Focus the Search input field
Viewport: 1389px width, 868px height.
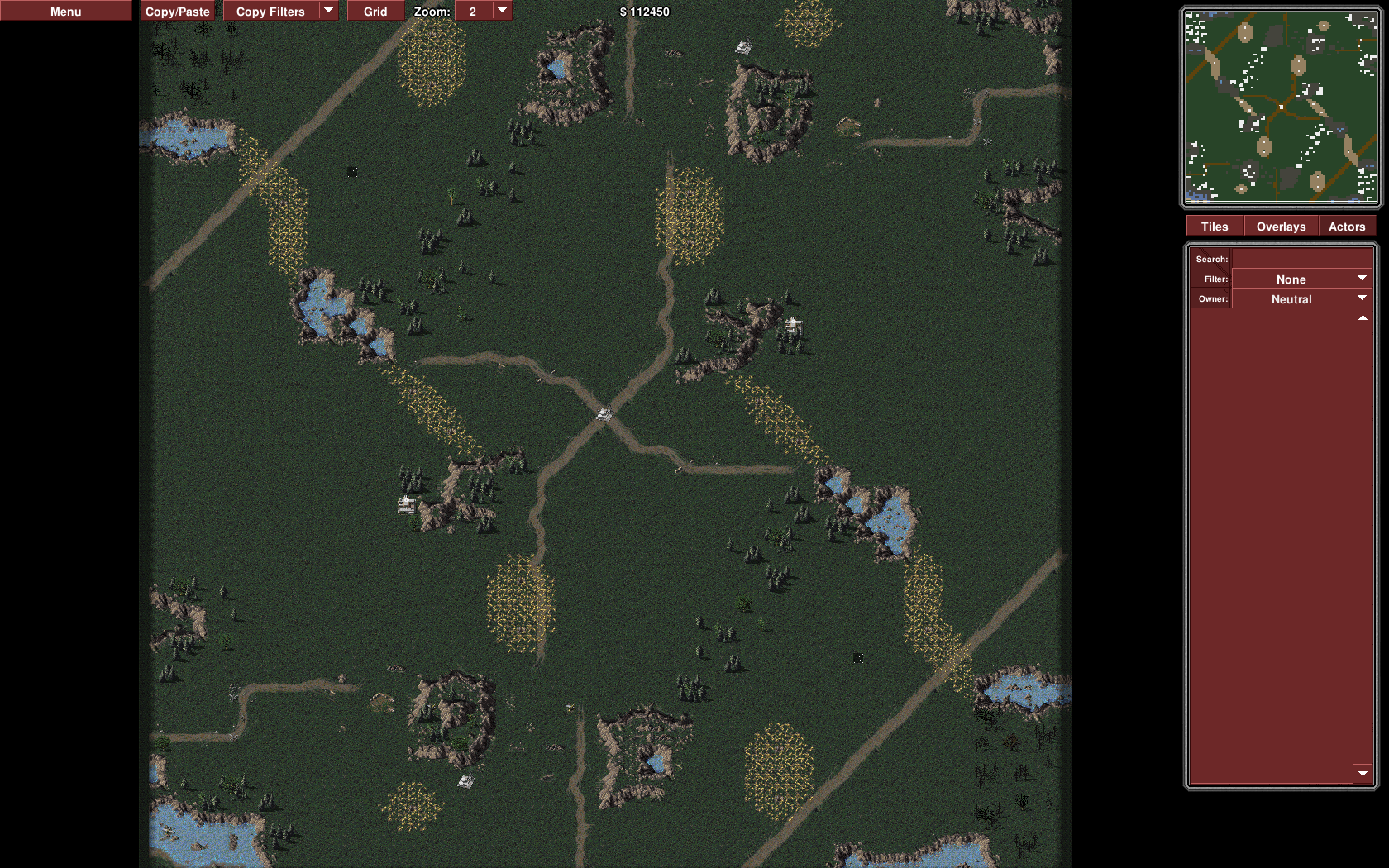tap(1301, 259)
